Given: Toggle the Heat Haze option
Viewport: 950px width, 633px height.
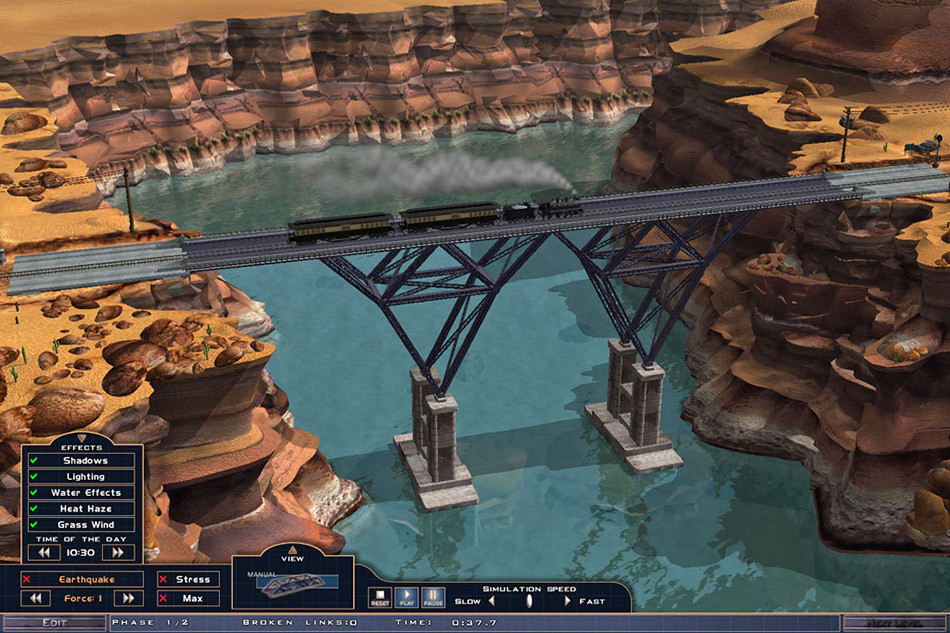Looking at the screenshot, I should (34, 509).
